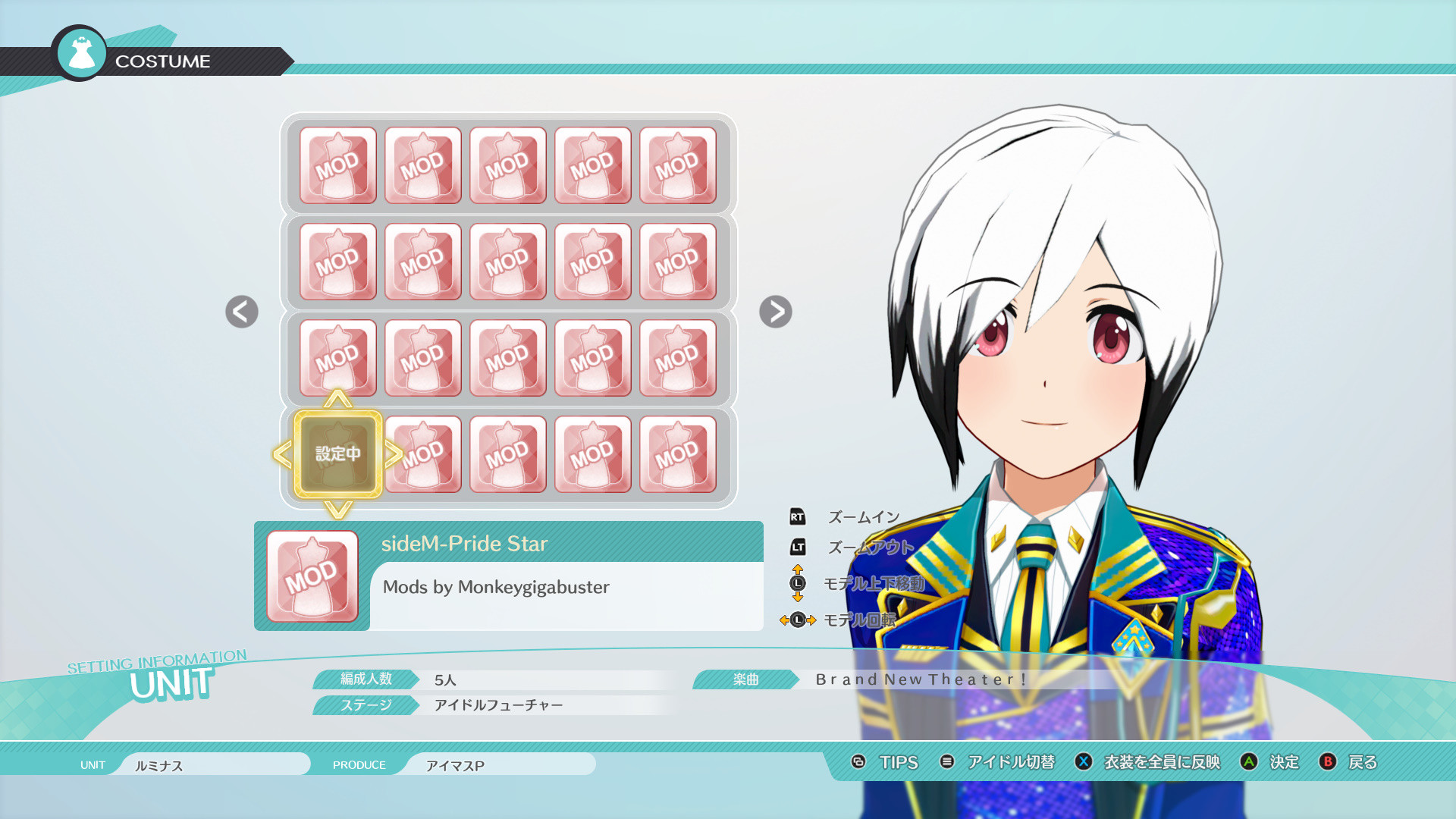This screenshot has height=819, width=1456.
Task: Select the MOD costume next to the 設定中 slot
Action: click(x=423, y=453)
